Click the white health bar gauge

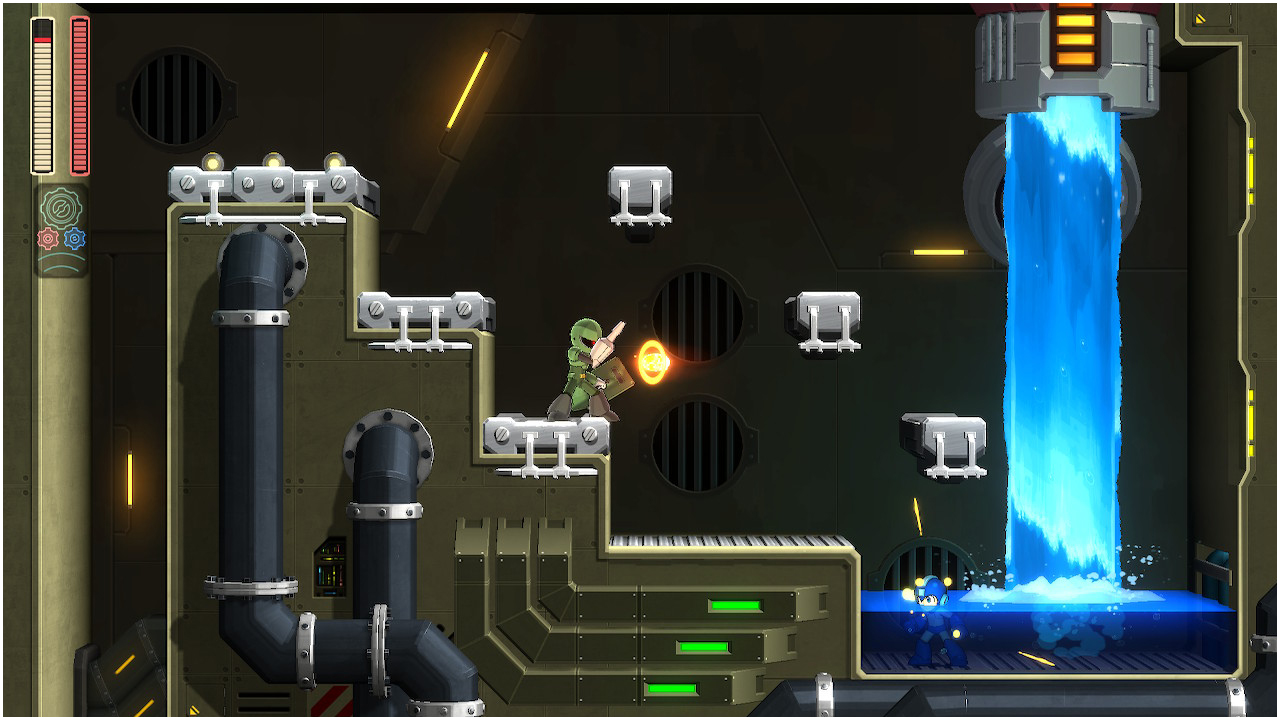tap(41, 95)
